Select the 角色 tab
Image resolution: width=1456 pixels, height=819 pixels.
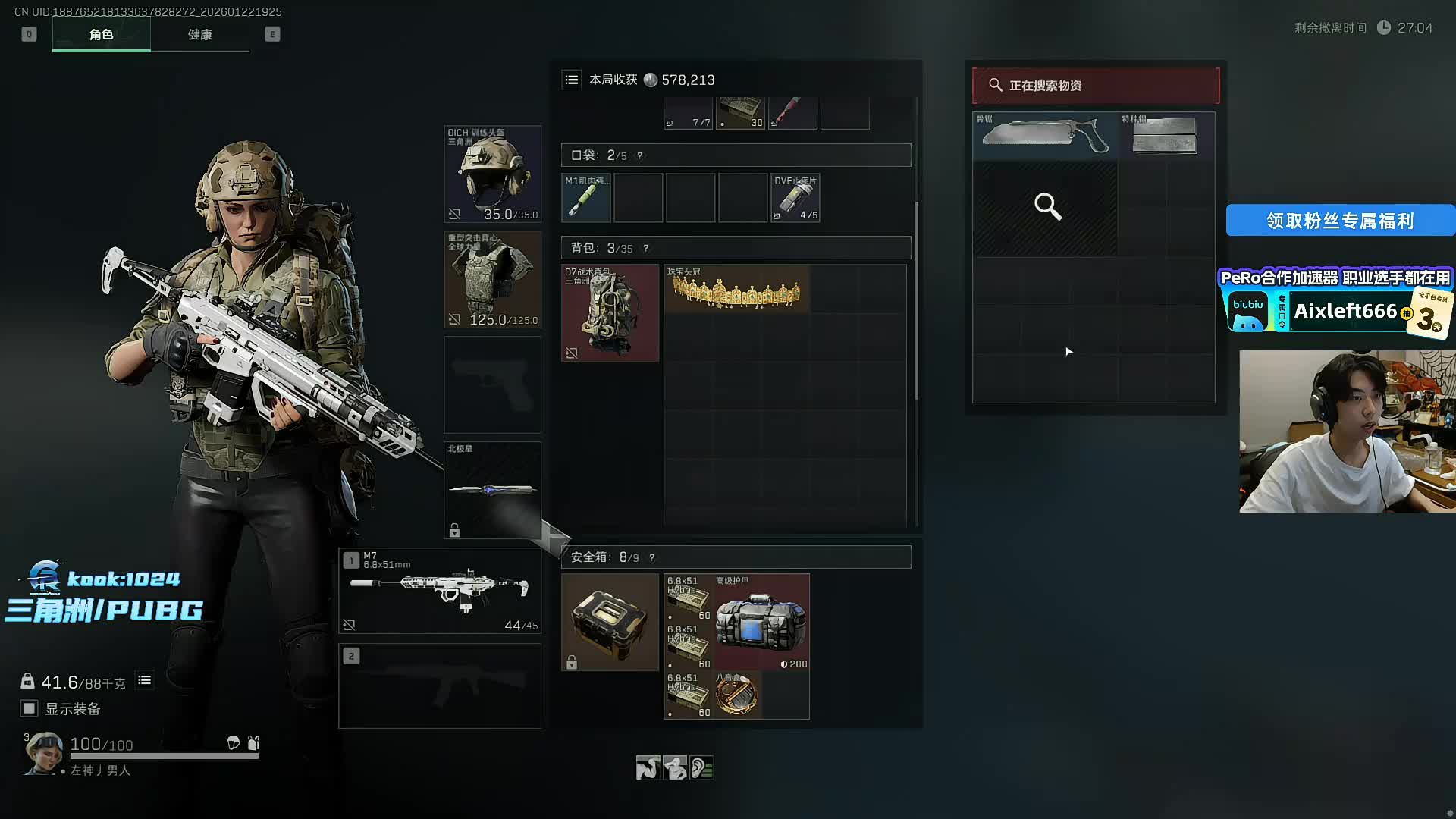pos(101,35)
